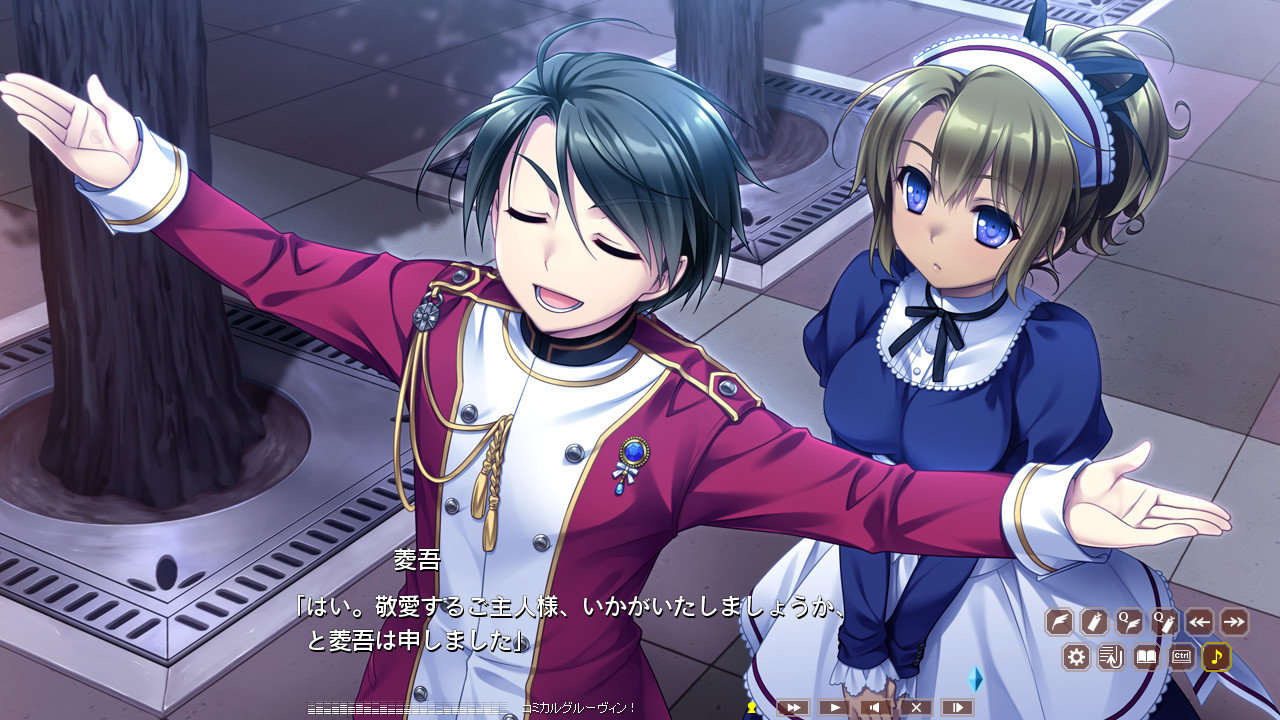The image size is (1280, 720).
Task: Replay the voice with the speaker button
Action: (x=875, y=707)
